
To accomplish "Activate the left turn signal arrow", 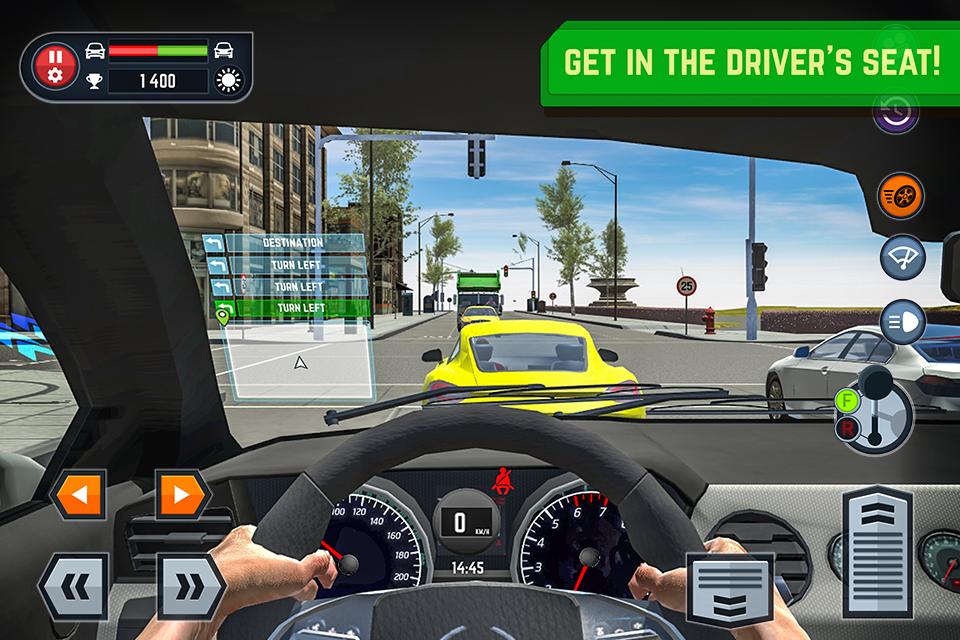I will (76, 494).
